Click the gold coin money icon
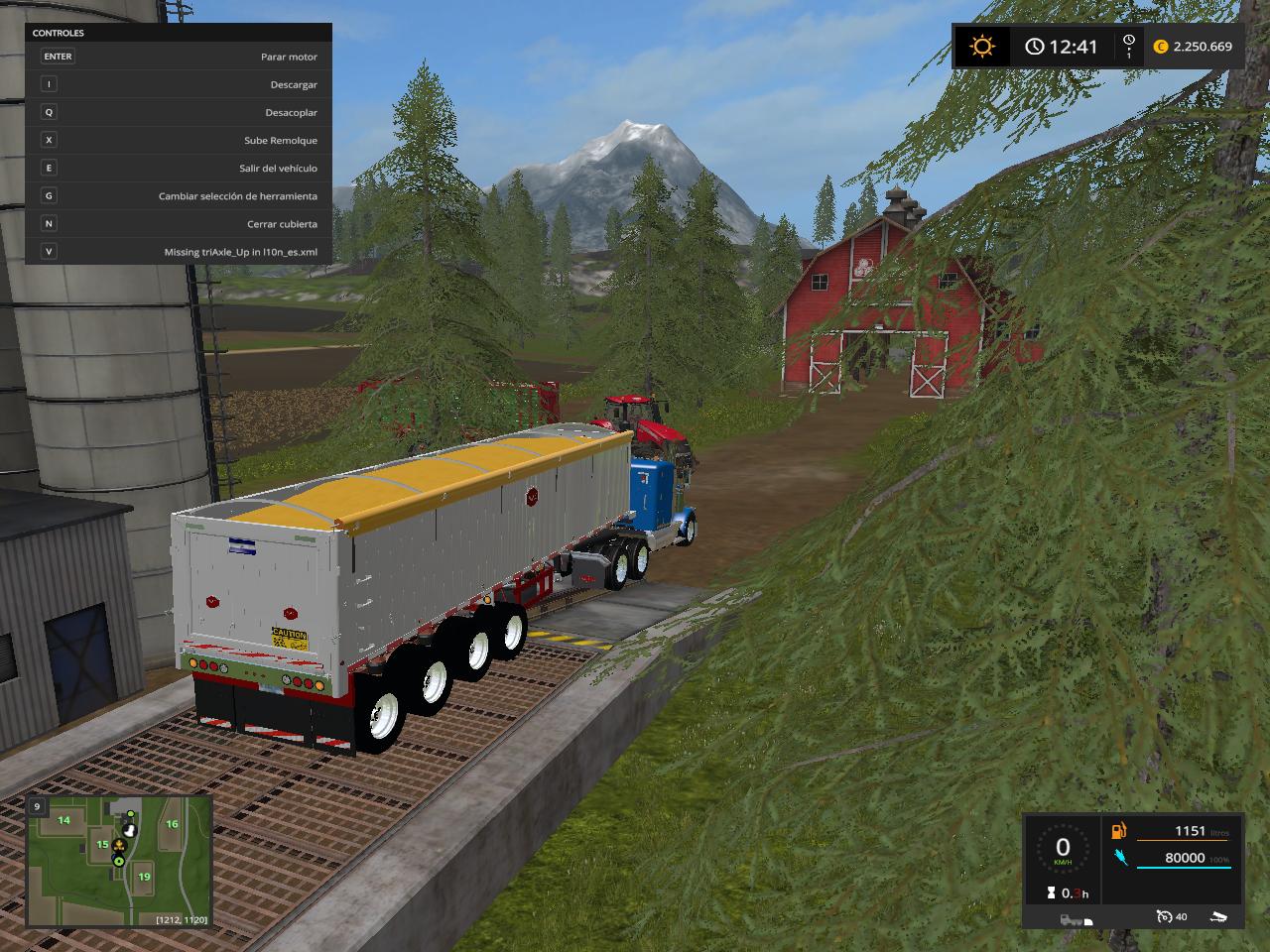The image size is (1270, 952). pos(1161,47)
